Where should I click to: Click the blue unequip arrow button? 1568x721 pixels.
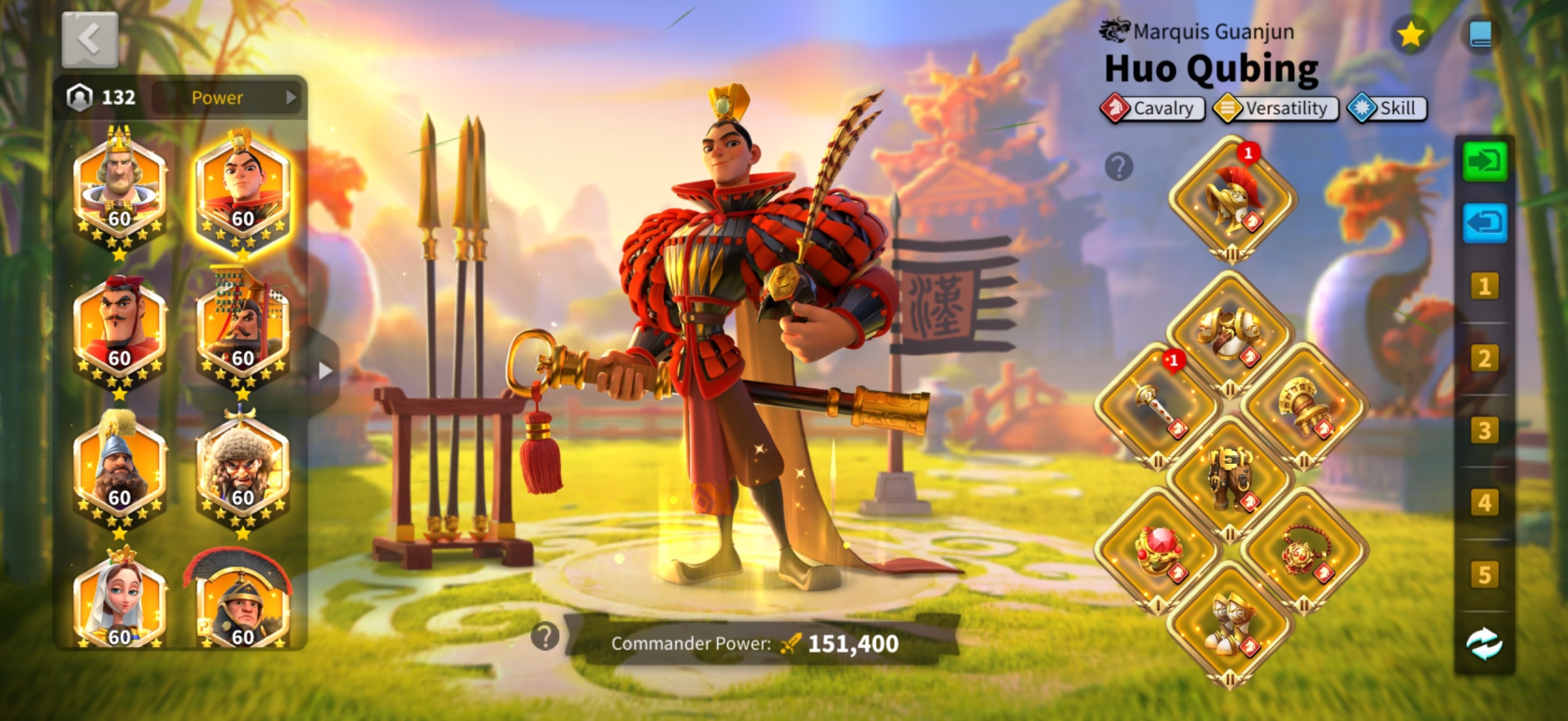[x=1485, y=224]
